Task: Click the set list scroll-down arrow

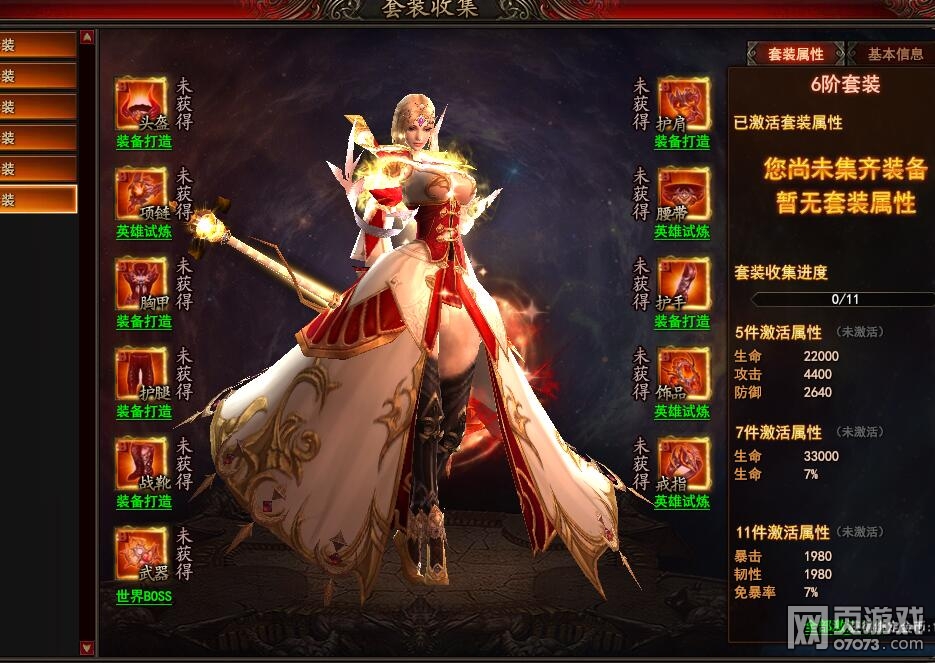Action: point(87,647)
